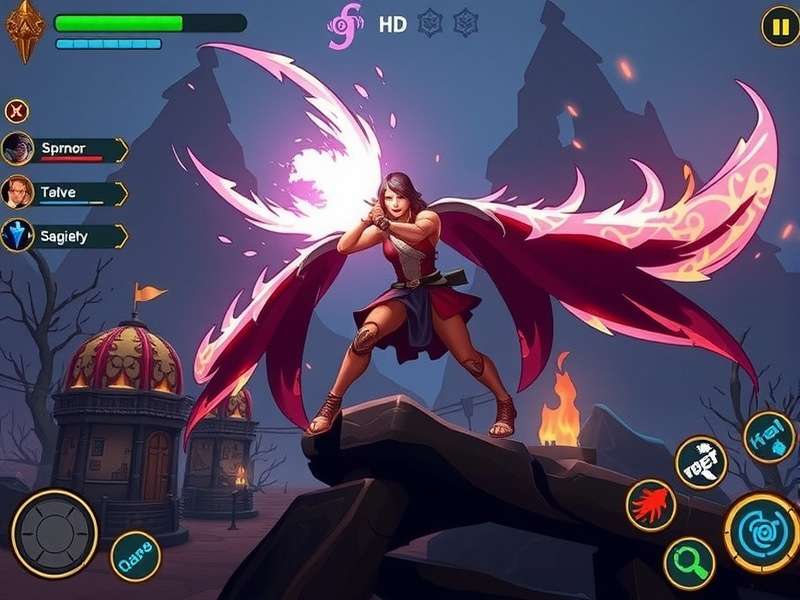Image resolution: width=800 pixels, height=600 pixels.
Task: Activate the teal Qare round button
Action: coord(135,556)
